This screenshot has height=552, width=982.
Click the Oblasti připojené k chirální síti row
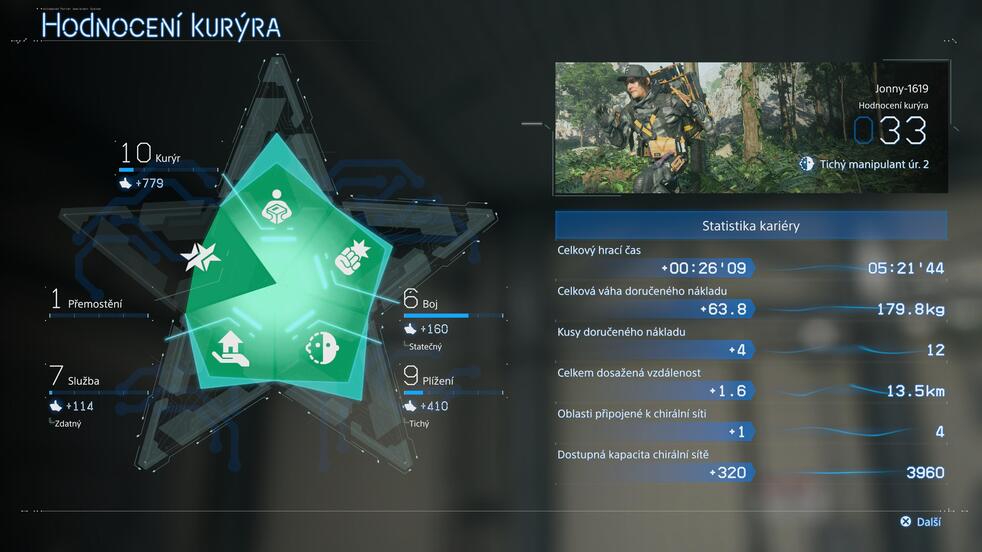751,424
